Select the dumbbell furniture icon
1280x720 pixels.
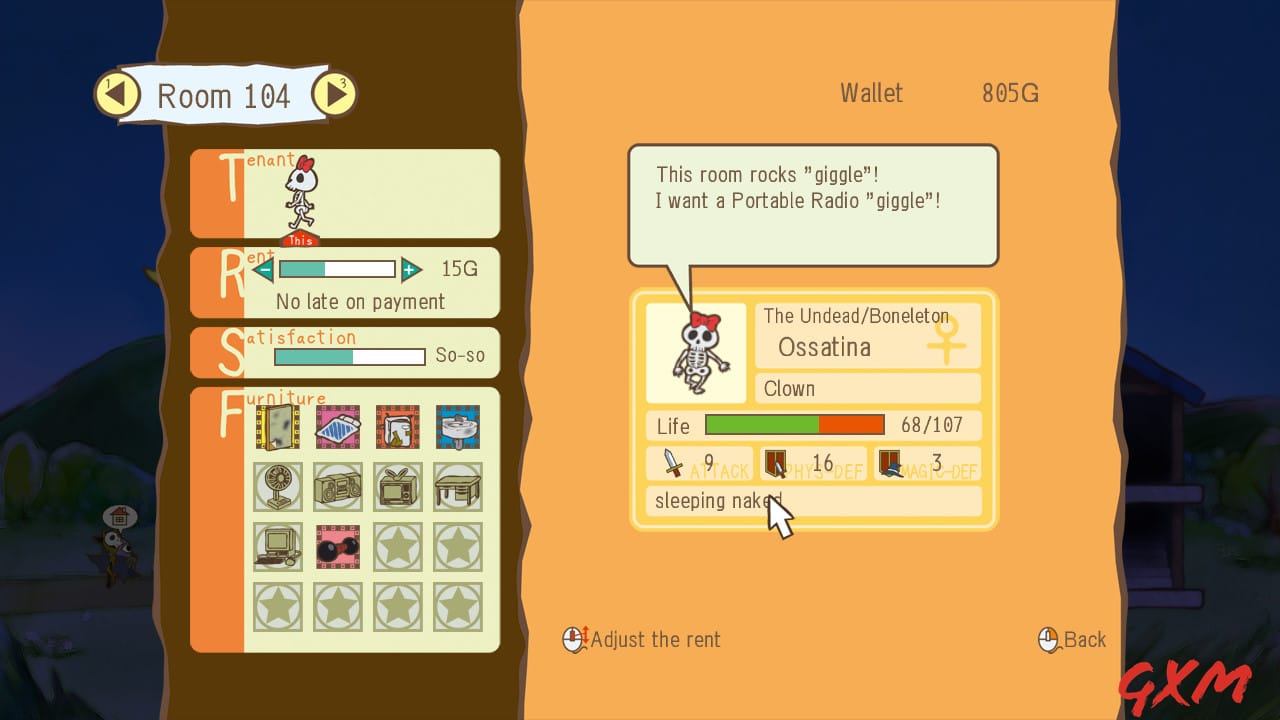pyautogui.click(x=337, y=547)
